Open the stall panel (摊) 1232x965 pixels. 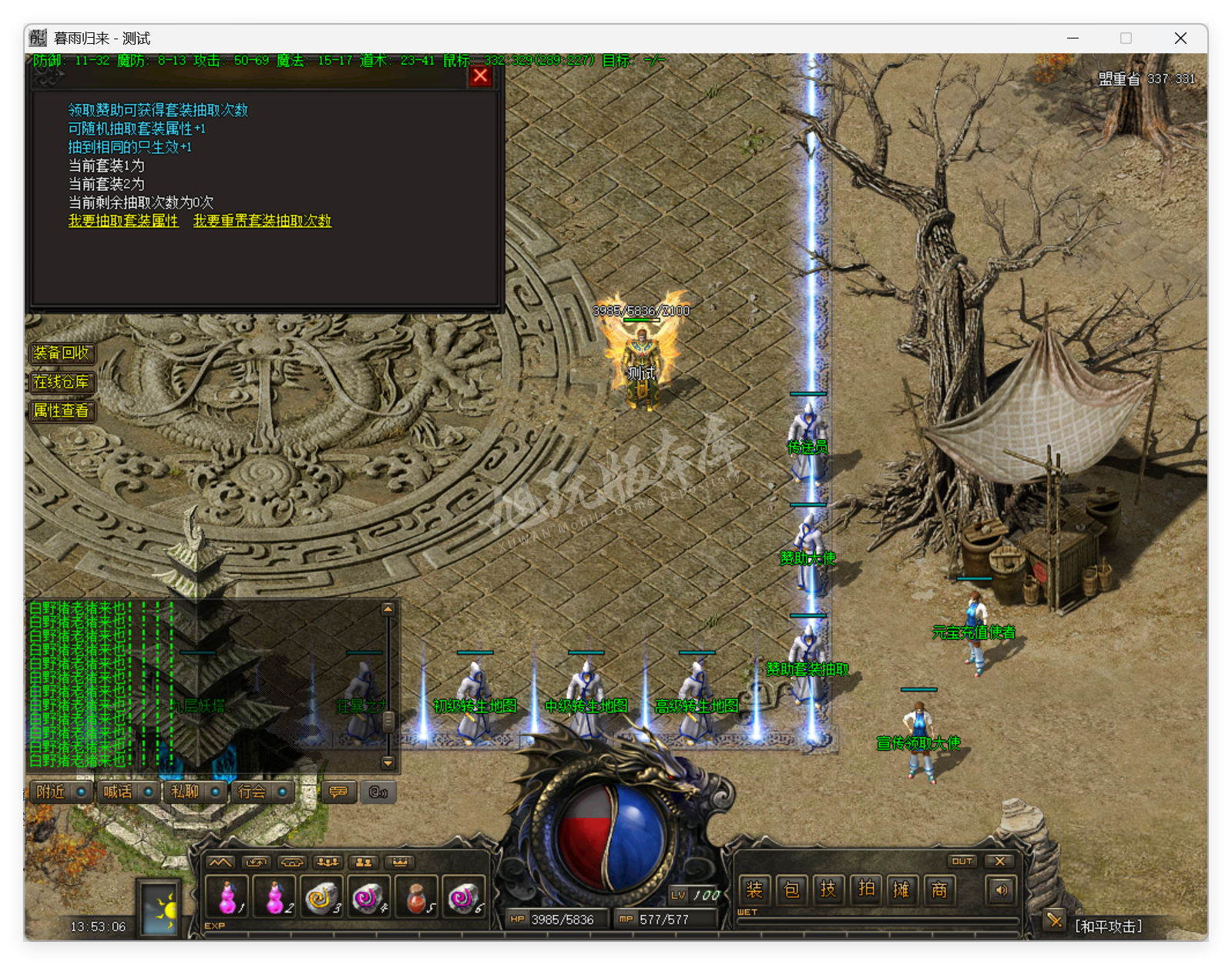coord(902,890)
